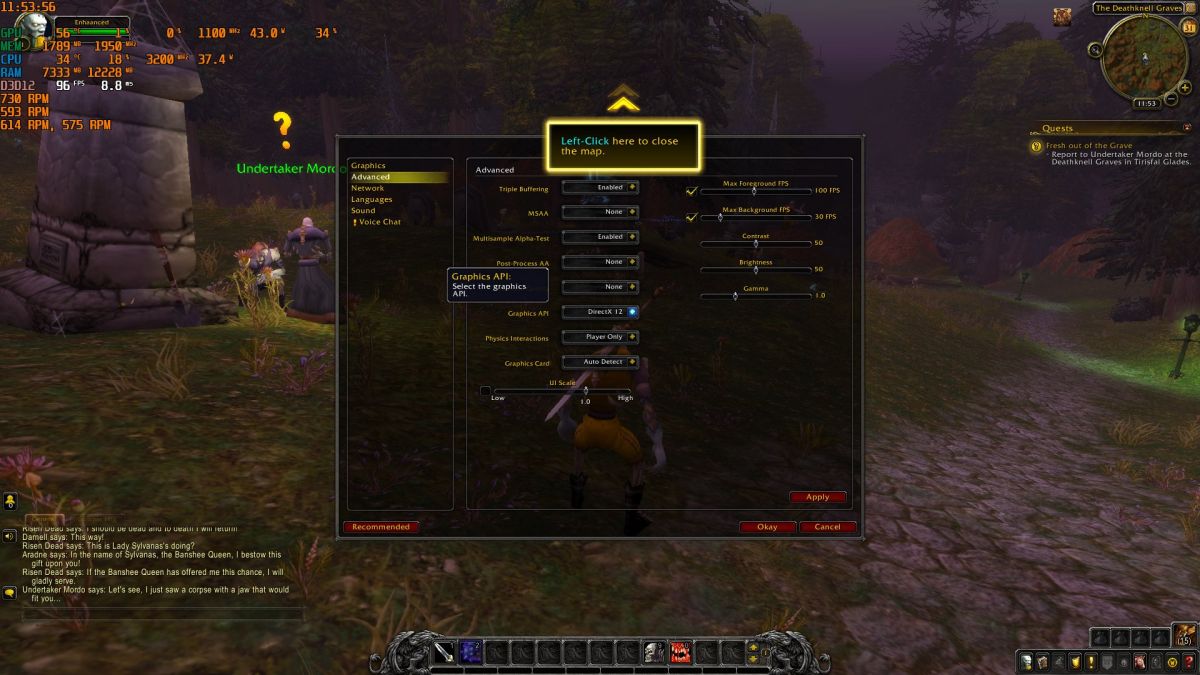Adjust the Brightness slider
The image size is (1200, 675).
[x=755, y=270]
